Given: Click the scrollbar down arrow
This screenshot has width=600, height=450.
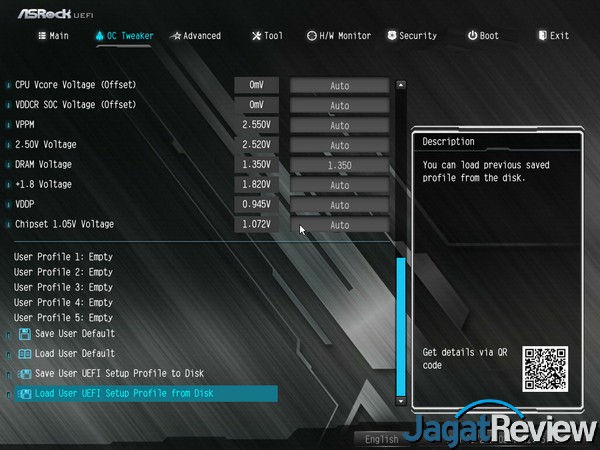Looking at the screenshot, I should pyautogui.click(x=401, y=400).
